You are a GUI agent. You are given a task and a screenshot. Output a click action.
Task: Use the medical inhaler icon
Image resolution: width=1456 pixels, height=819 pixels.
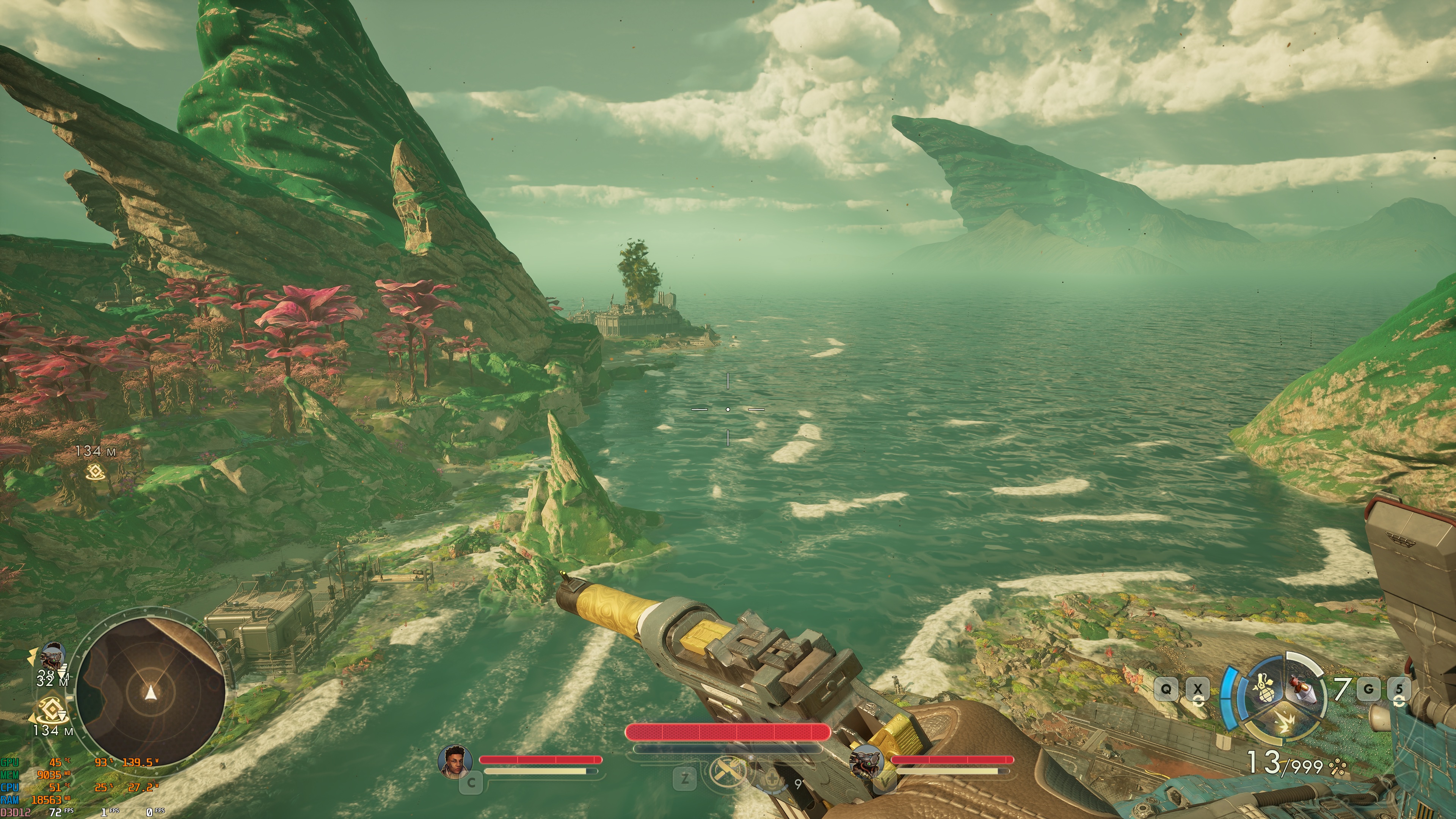[x=770, y=780]
